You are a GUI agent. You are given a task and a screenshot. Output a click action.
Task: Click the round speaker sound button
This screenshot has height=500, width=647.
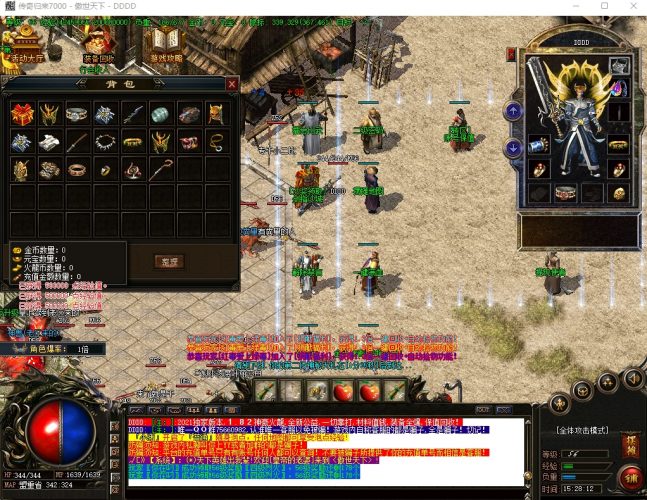pos(632,378)
